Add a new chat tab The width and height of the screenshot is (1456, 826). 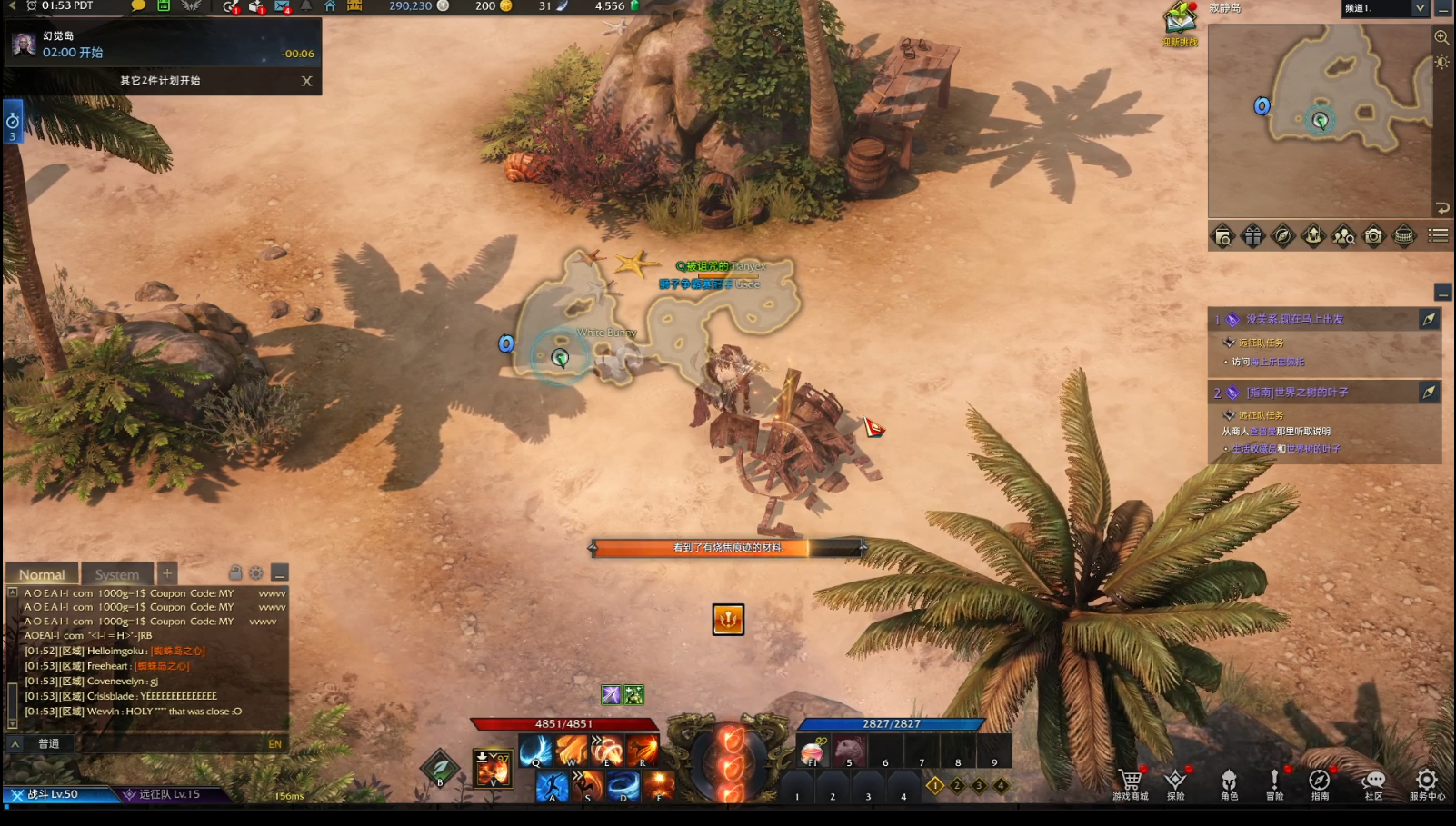click(167, 573)
